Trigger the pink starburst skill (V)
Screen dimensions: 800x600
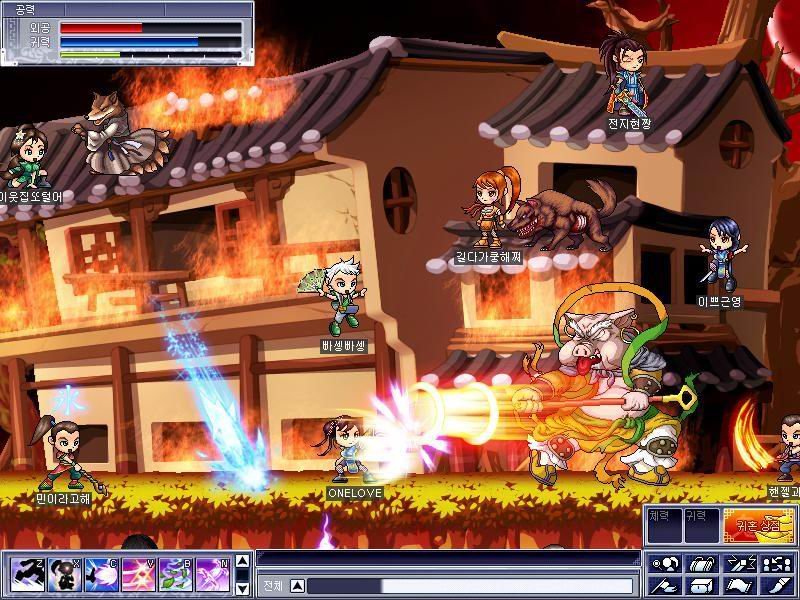point(138,574)
